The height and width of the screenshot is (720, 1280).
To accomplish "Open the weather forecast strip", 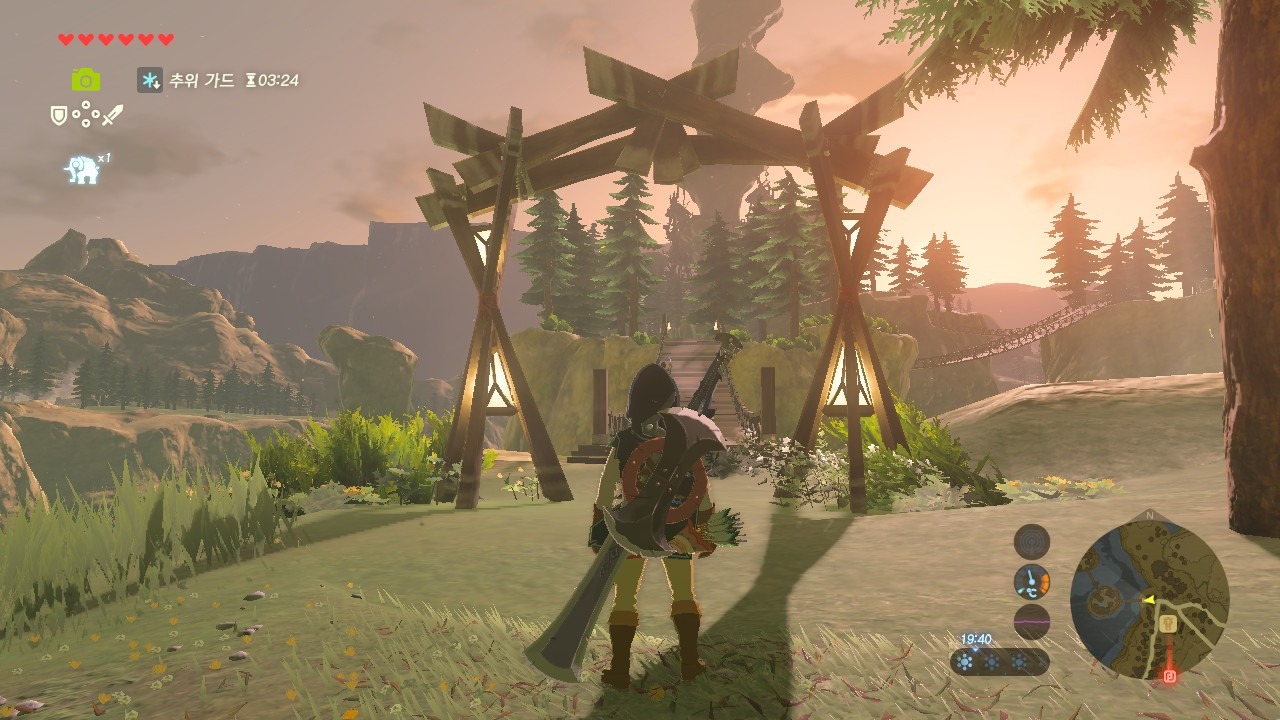I will [999, 661].
